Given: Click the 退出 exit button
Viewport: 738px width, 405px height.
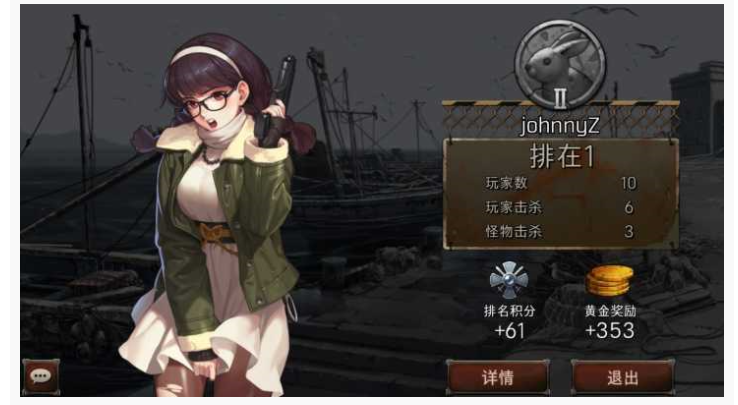Looking at the screenshot, I should 621,377.
